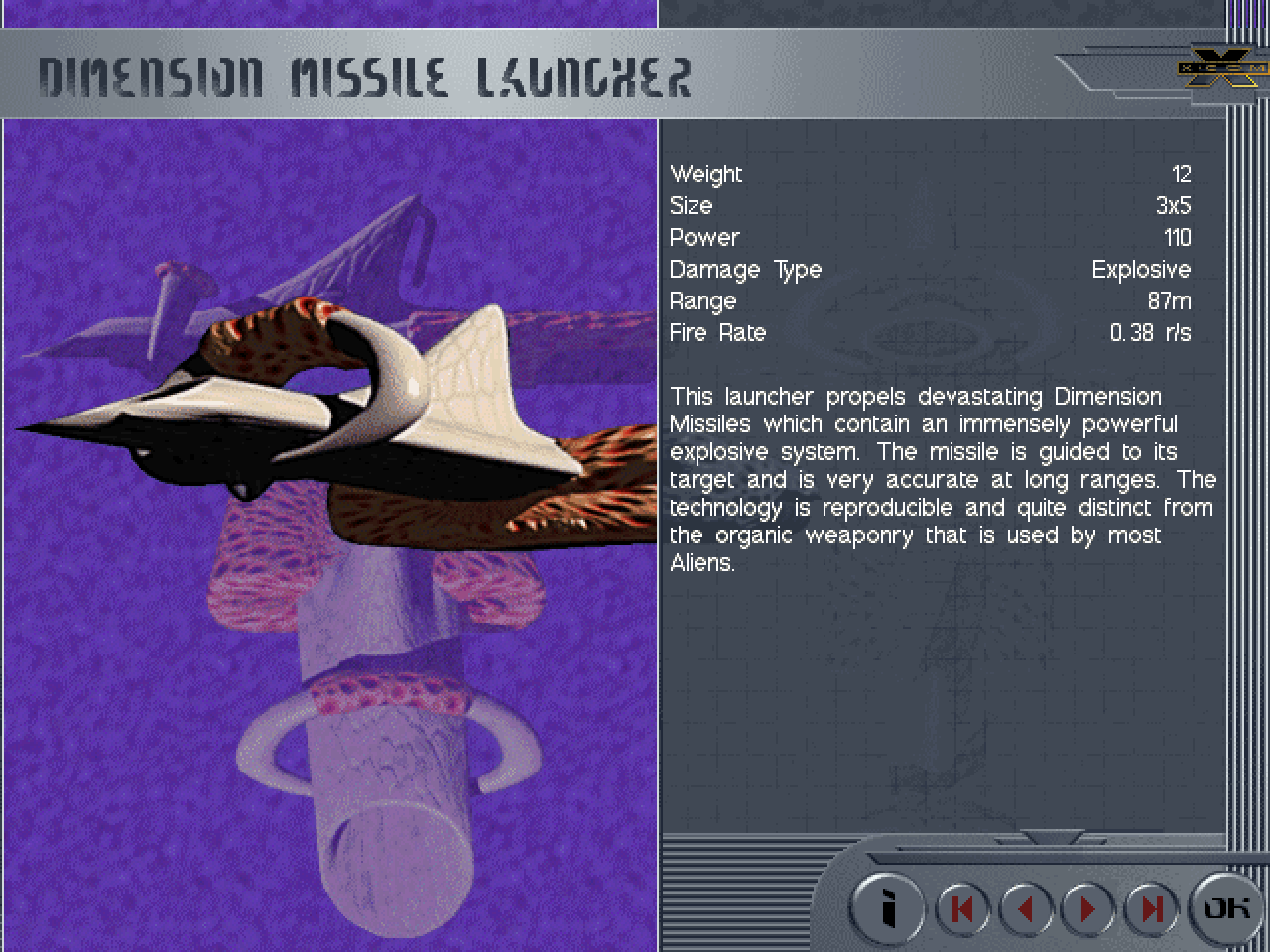Go to the previous entry arrow
Viewport: 1270px width, 952px height.
pyautogui.click(x=1025, y=908)
